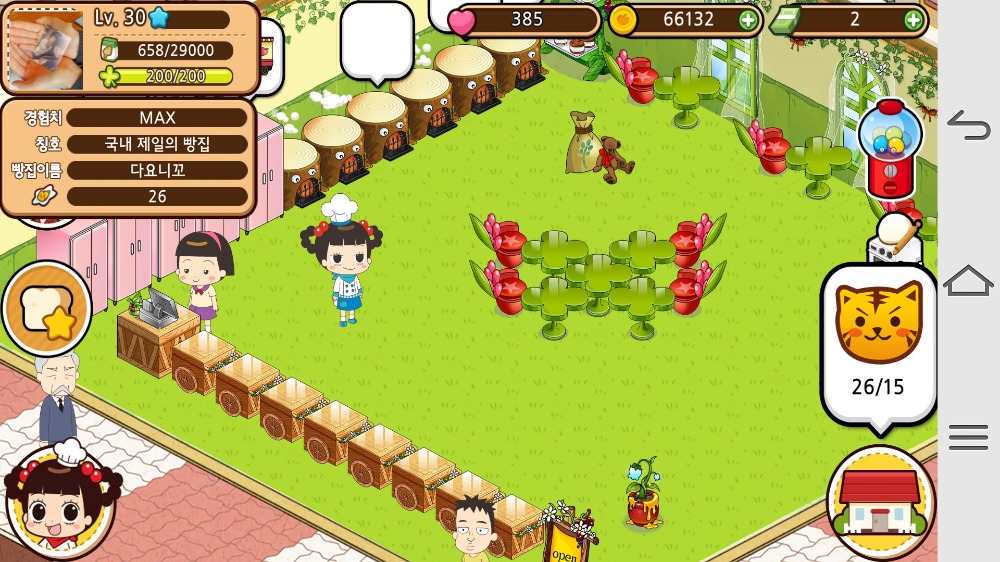The image size is (1000, 562).
Task: Select the tiger face 26/15 bubble
Action: coord(877,343)
